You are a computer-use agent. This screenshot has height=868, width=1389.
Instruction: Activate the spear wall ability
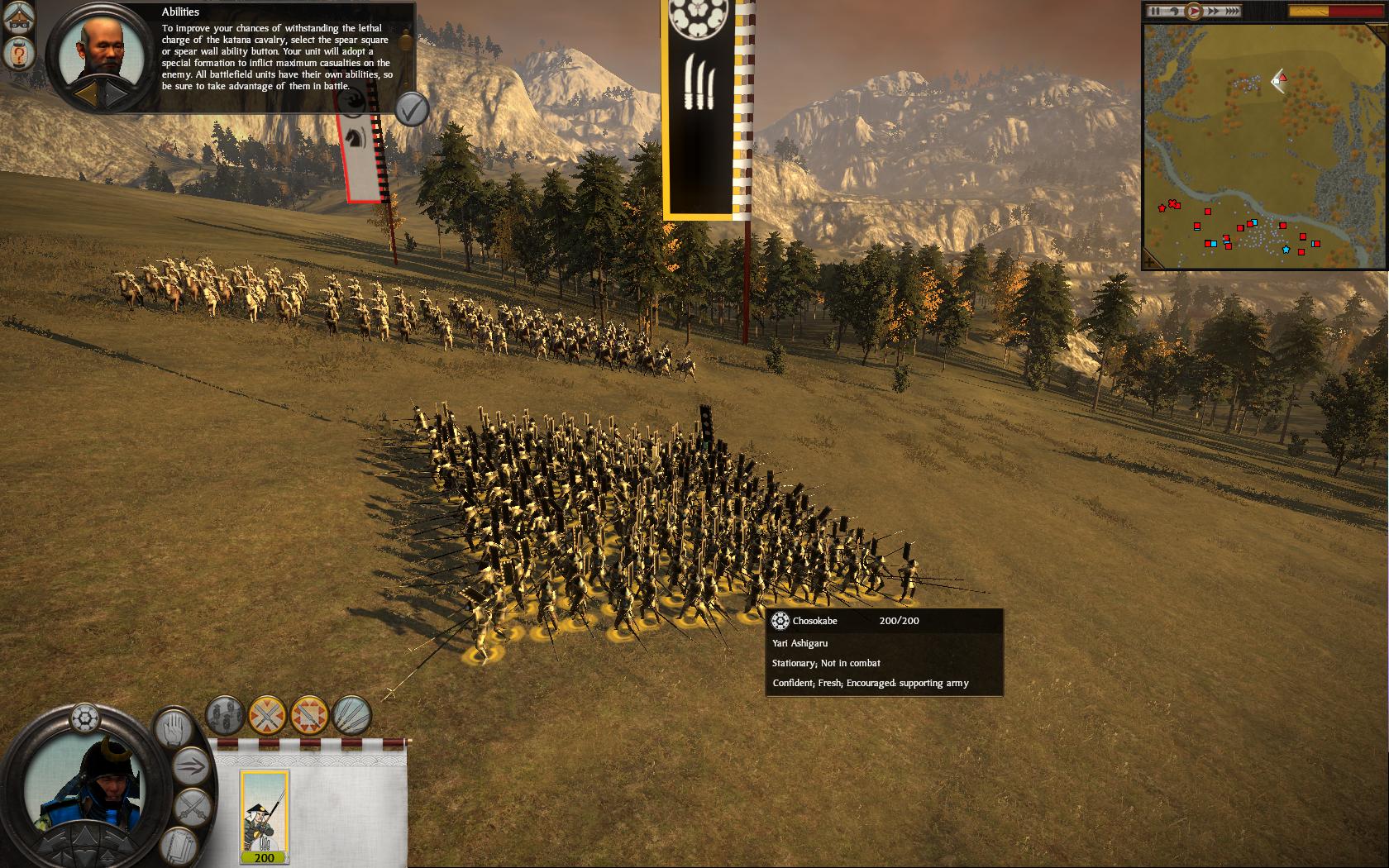tap(267, 715)
